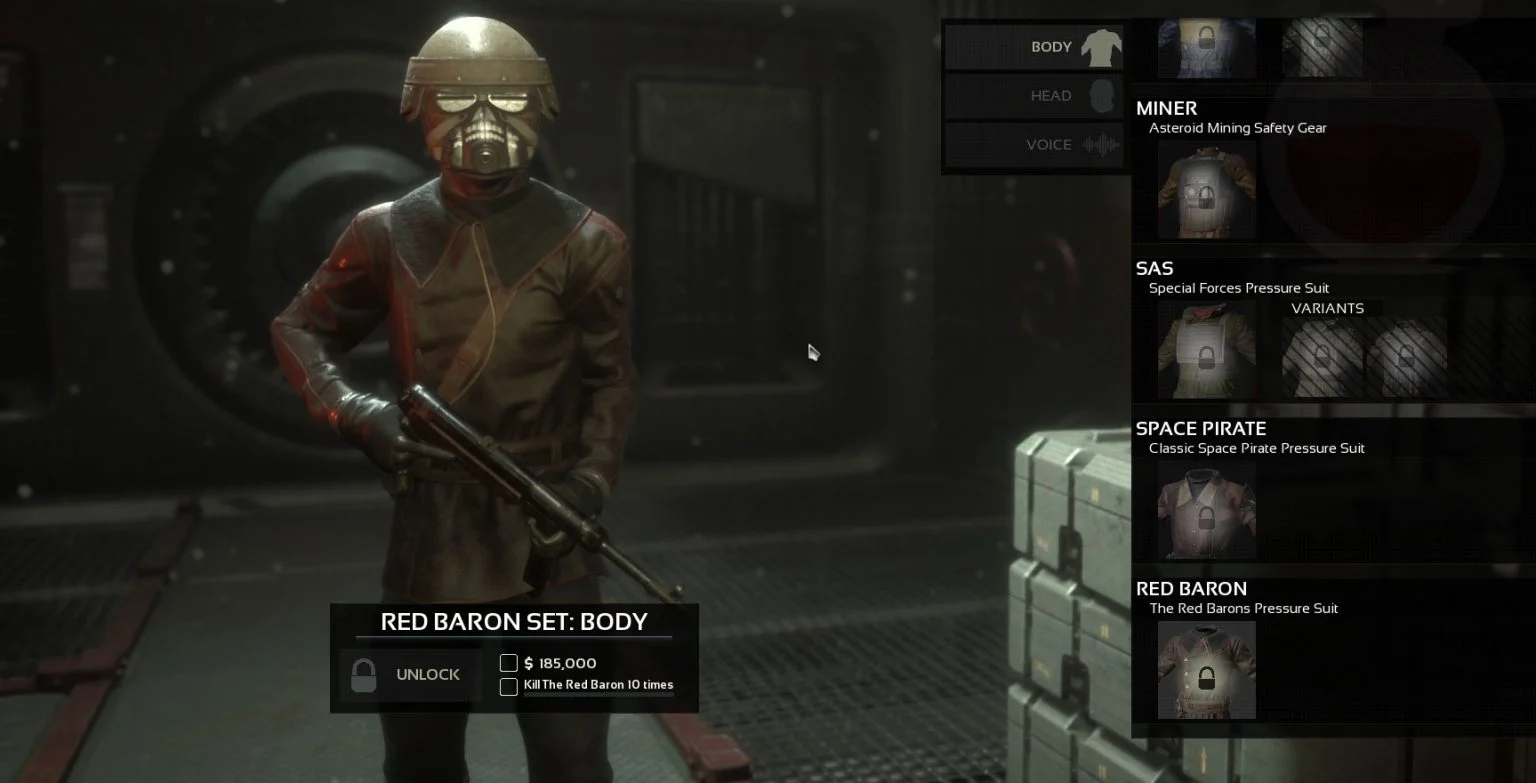Open the VOICE tab
Viewport: 1536px width, 783px height.
click(1035, 144)
